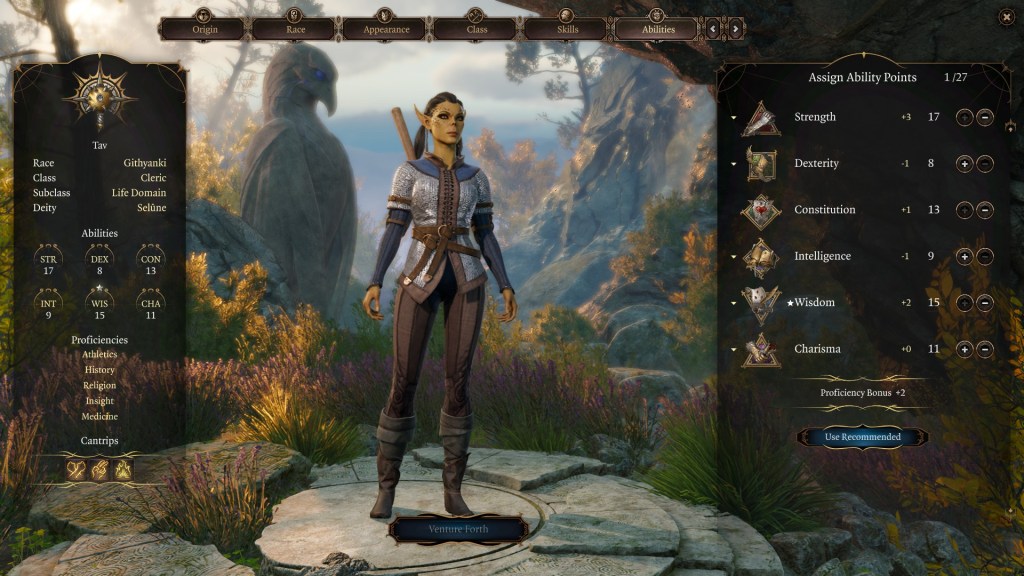Go to the Appearance tab
This screenshot has height=576, width=1024.
(384, 28)
